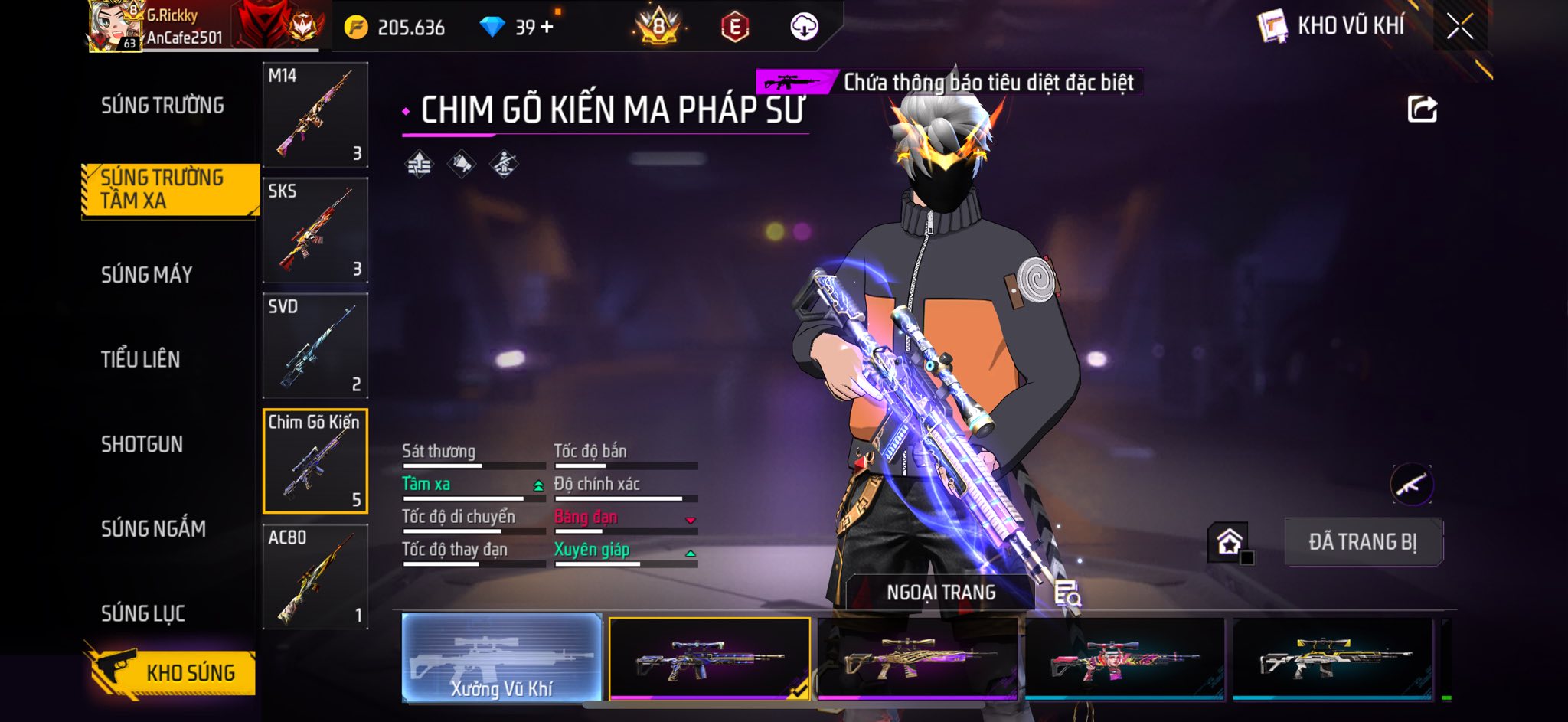Screen dimensions: 1568x722
Task: Open the Súng Lục category
Action: coord(143,613)
